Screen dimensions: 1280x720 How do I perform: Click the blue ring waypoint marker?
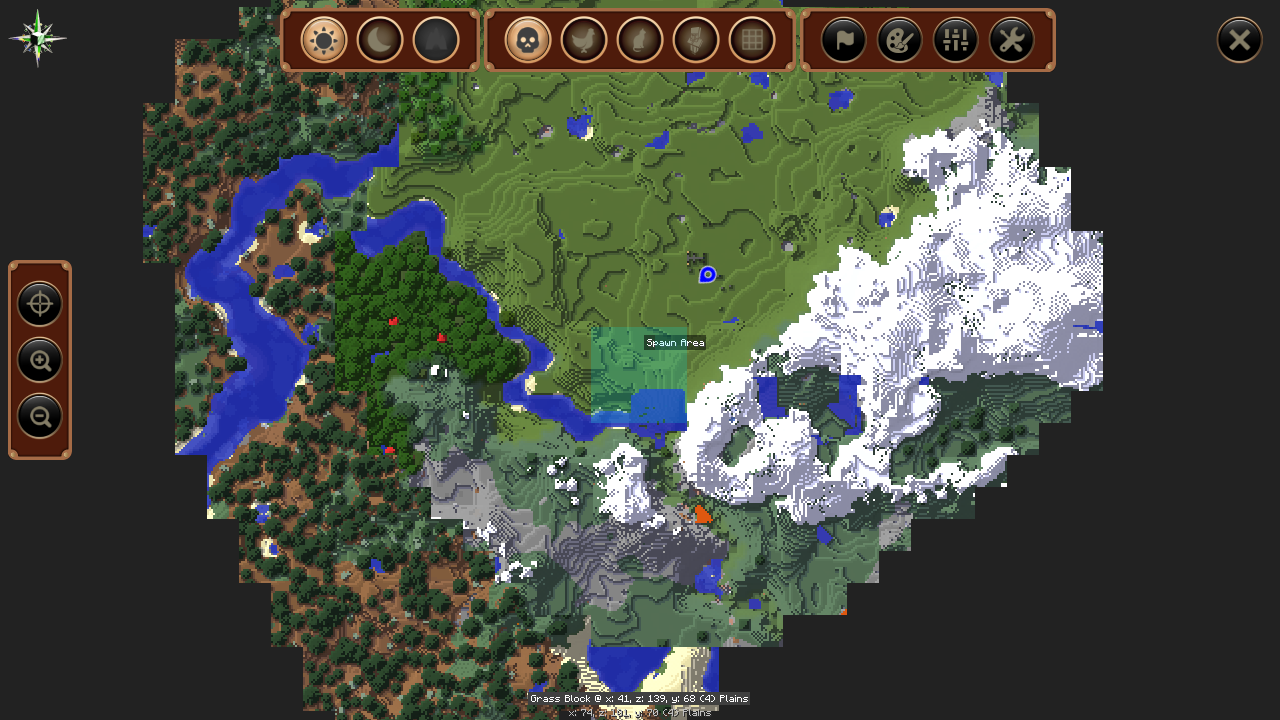coord(707,274)
